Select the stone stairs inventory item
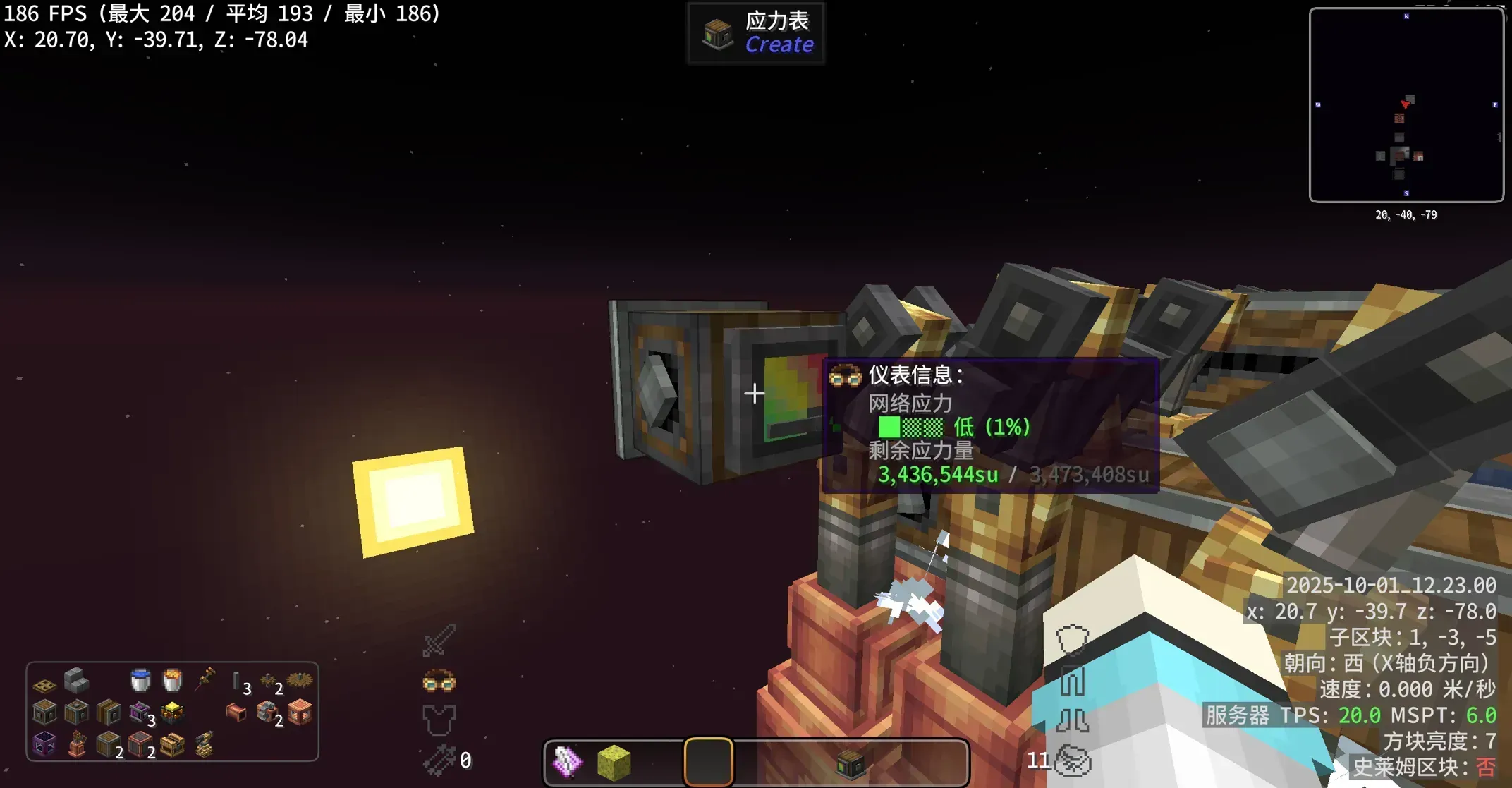Screen dimensions: 1512x788 [x=76, y=681]
